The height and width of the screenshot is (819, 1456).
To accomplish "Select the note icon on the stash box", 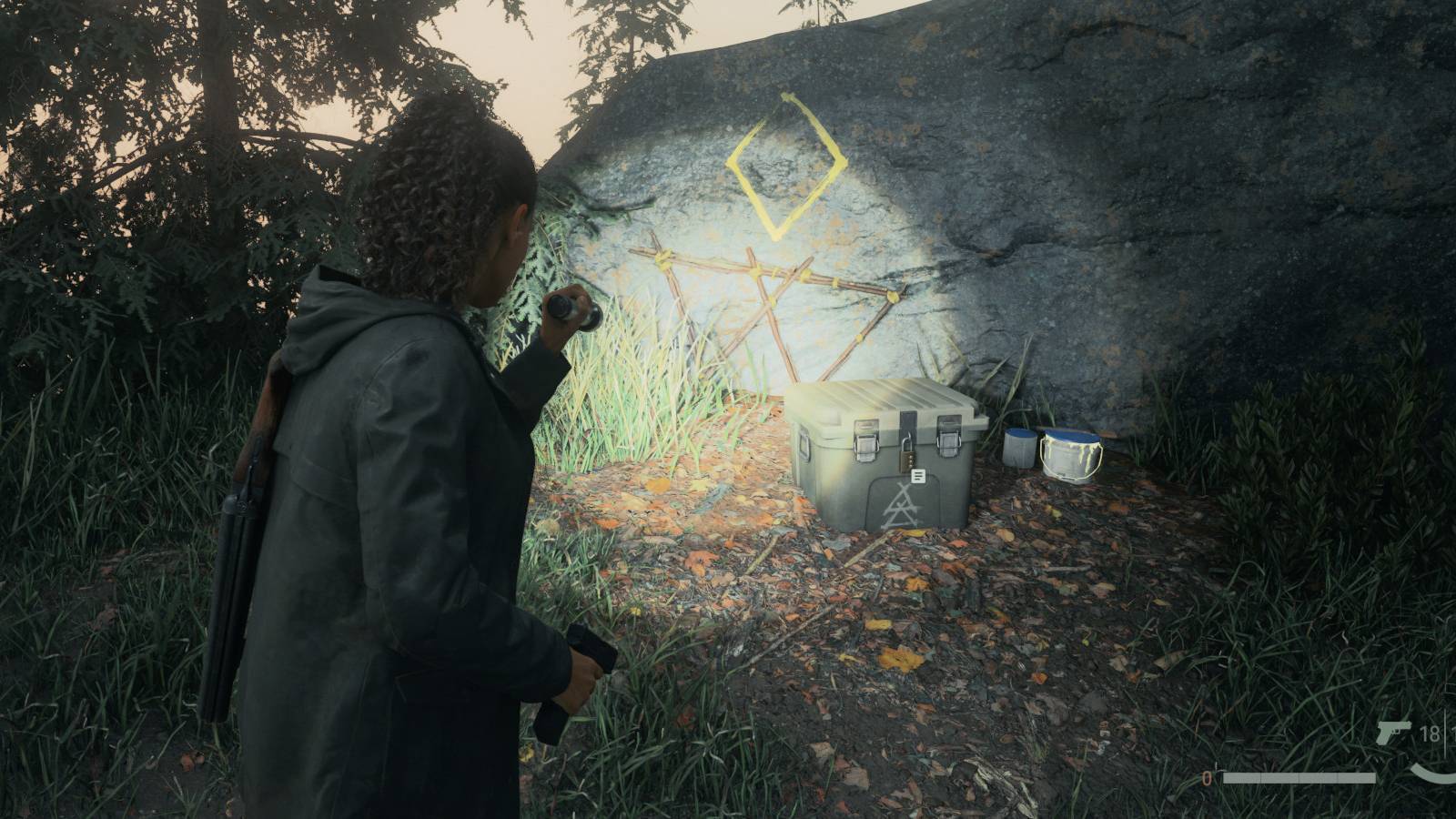I will 918,476.
